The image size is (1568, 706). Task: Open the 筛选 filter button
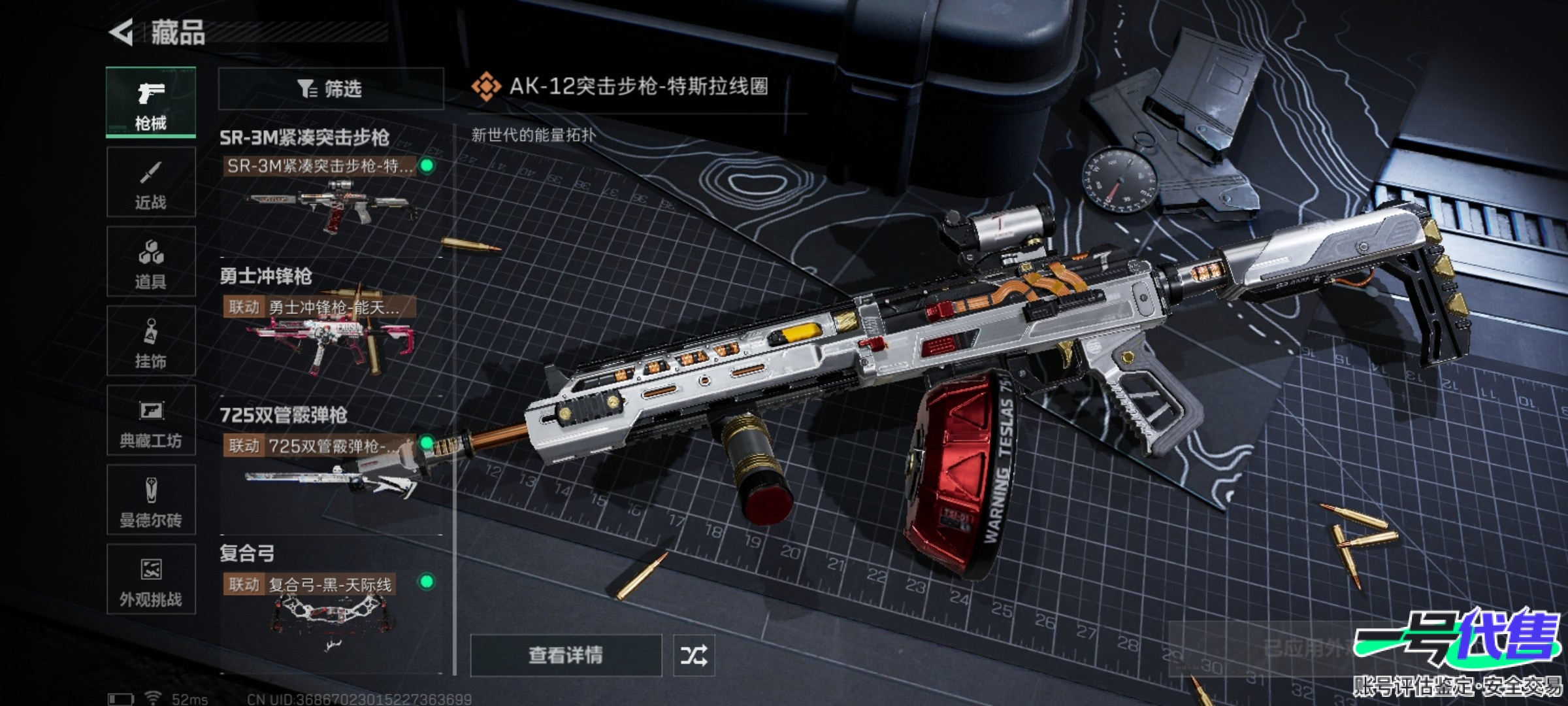click(x=331, y=88)
